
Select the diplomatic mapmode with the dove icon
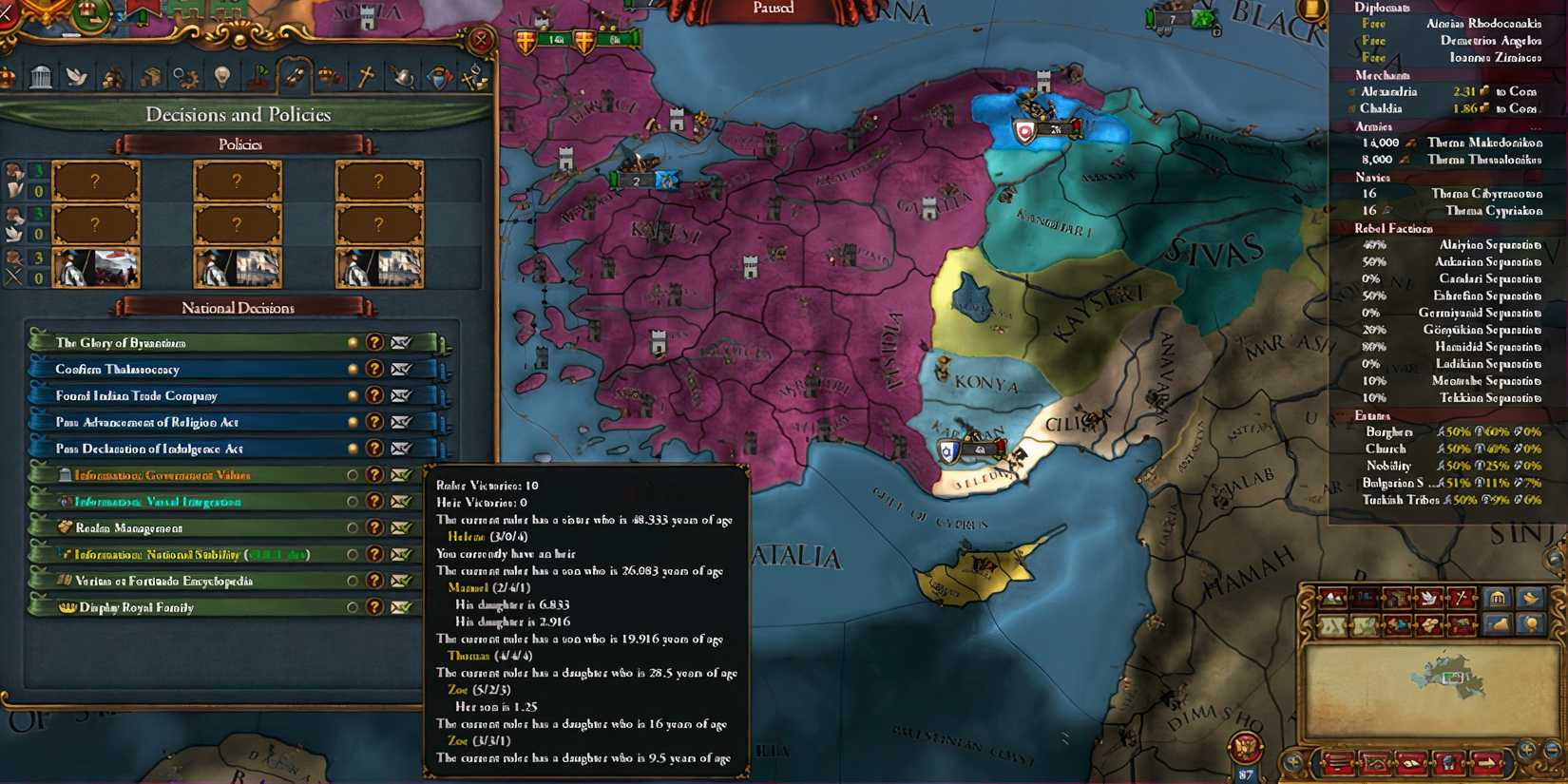click(x=1428, y=599)
